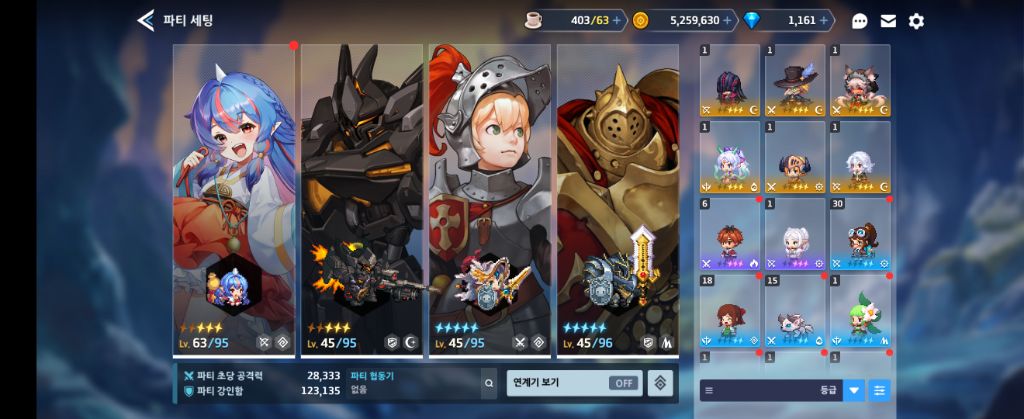1024x419 pixels.
Task: Open party synergy skill magnifier search
Action: [488, 382]
